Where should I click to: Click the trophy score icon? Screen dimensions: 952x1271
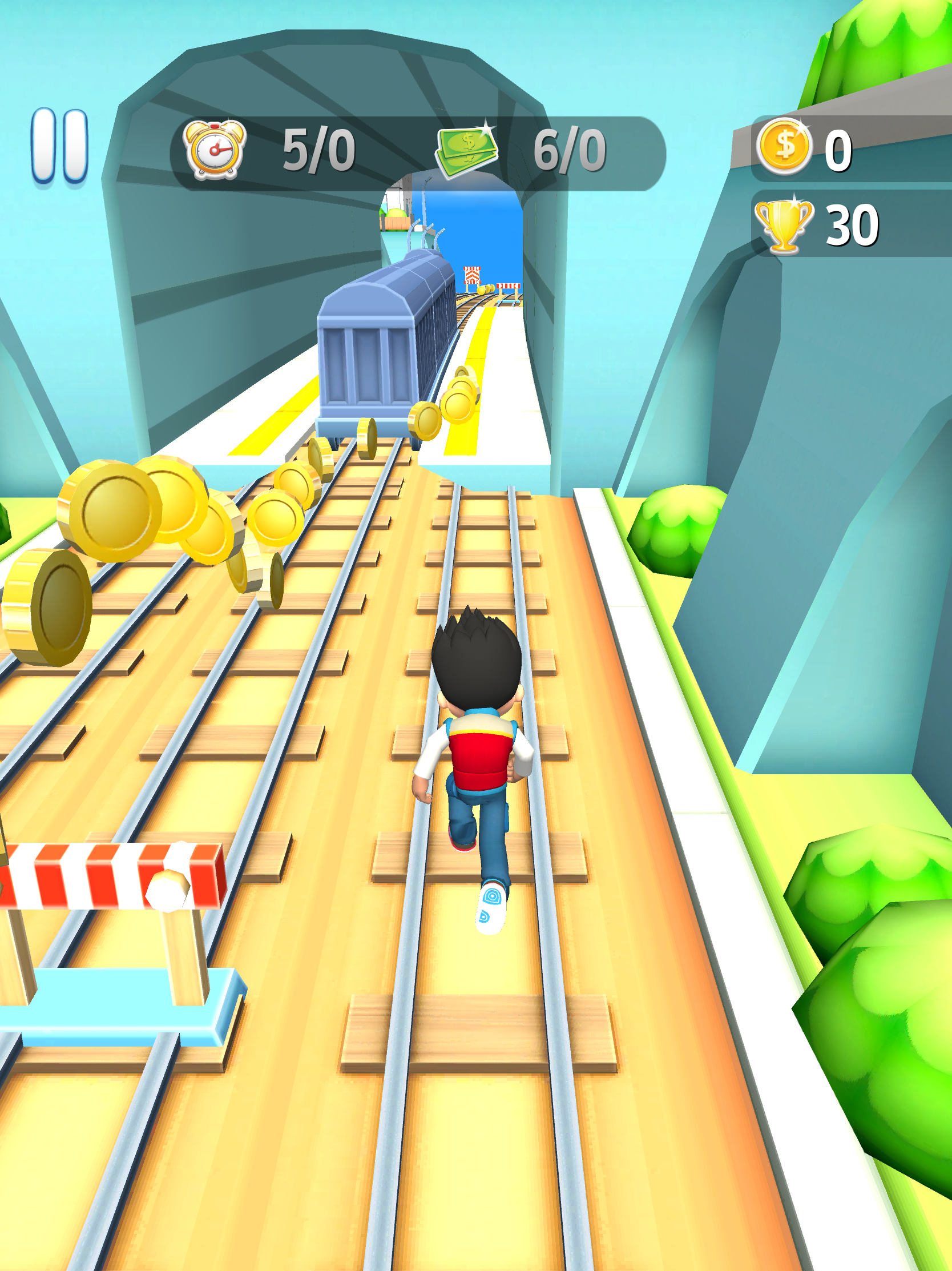[x=786, y=225]
